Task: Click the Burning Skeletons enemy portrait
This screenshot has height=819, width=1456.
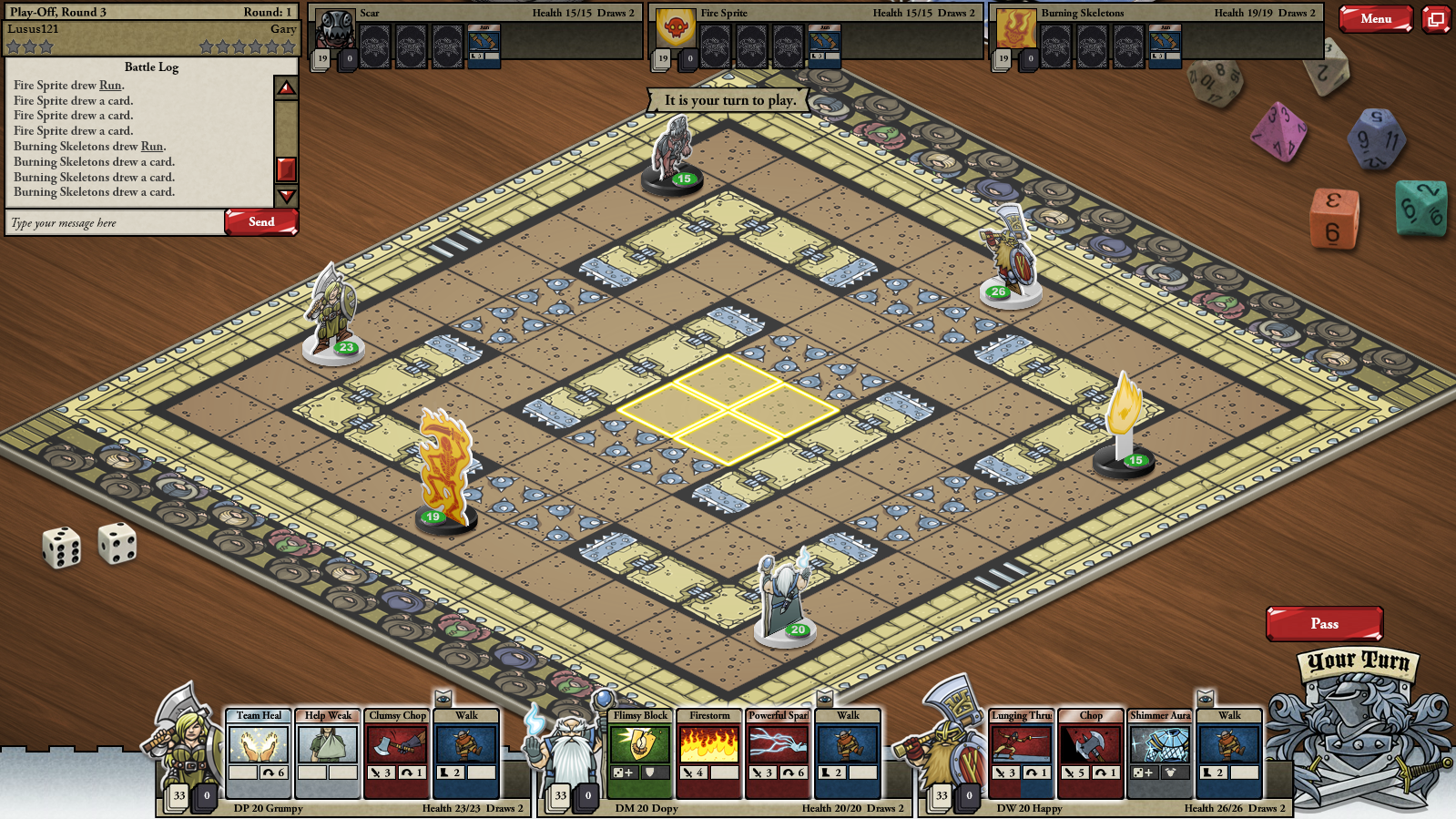Action: (1016, 30)
